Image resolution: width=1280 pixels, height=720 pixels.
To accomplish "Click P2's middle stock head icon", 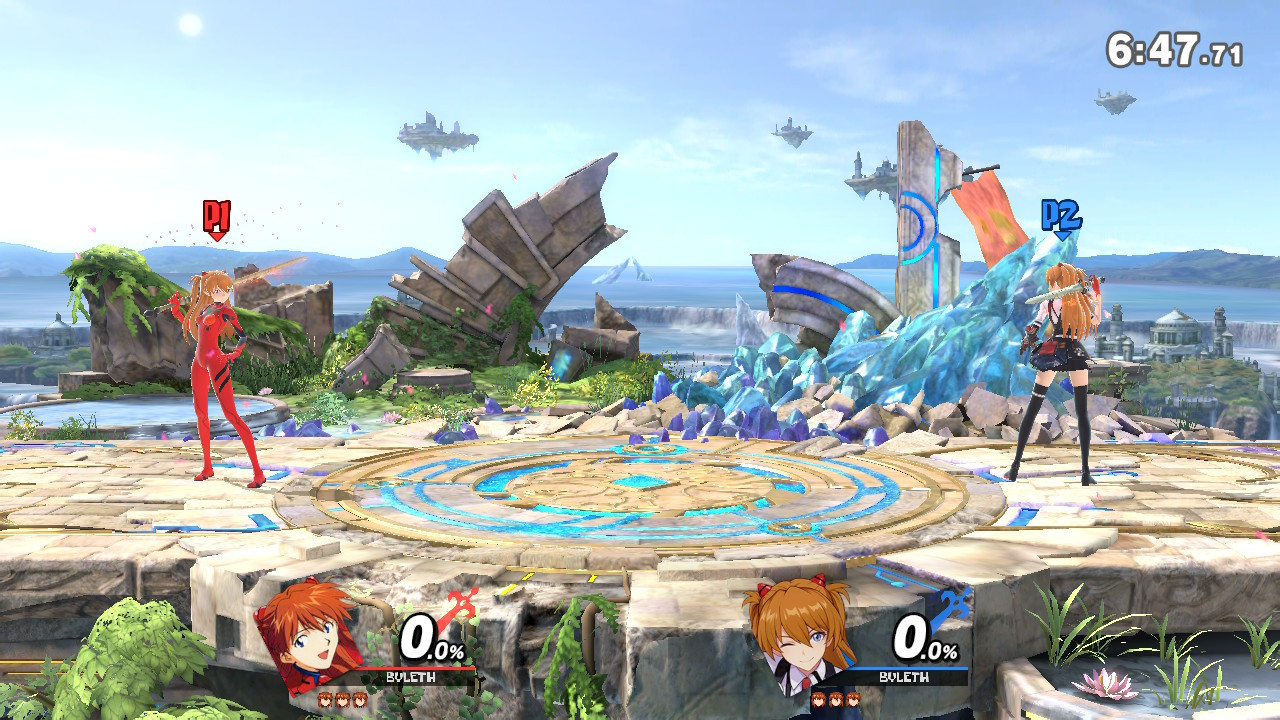I will pyautogui.click(x=836, y=699).
